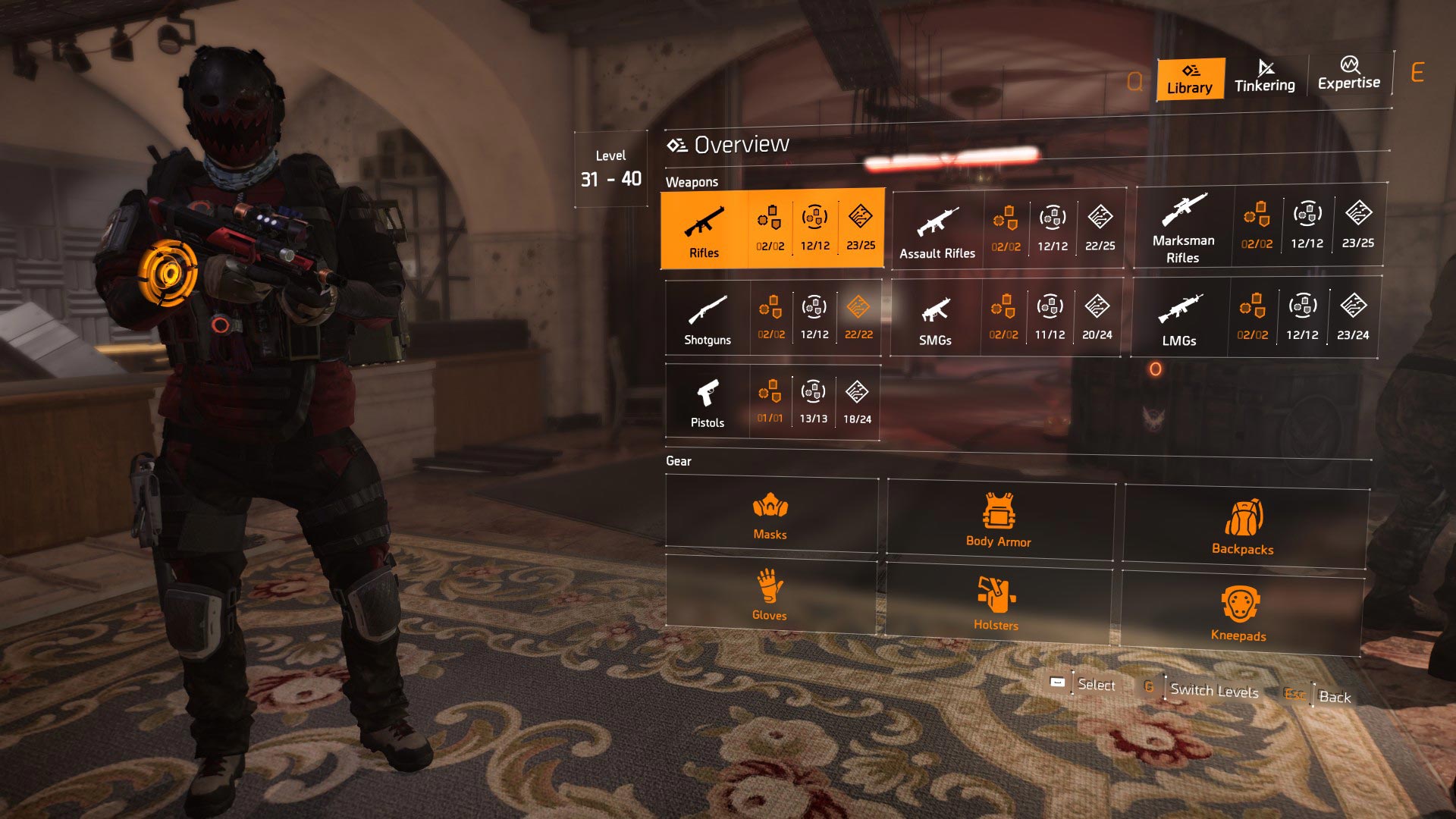Open the Backpacks gear category

click(x=1243, y=527)
